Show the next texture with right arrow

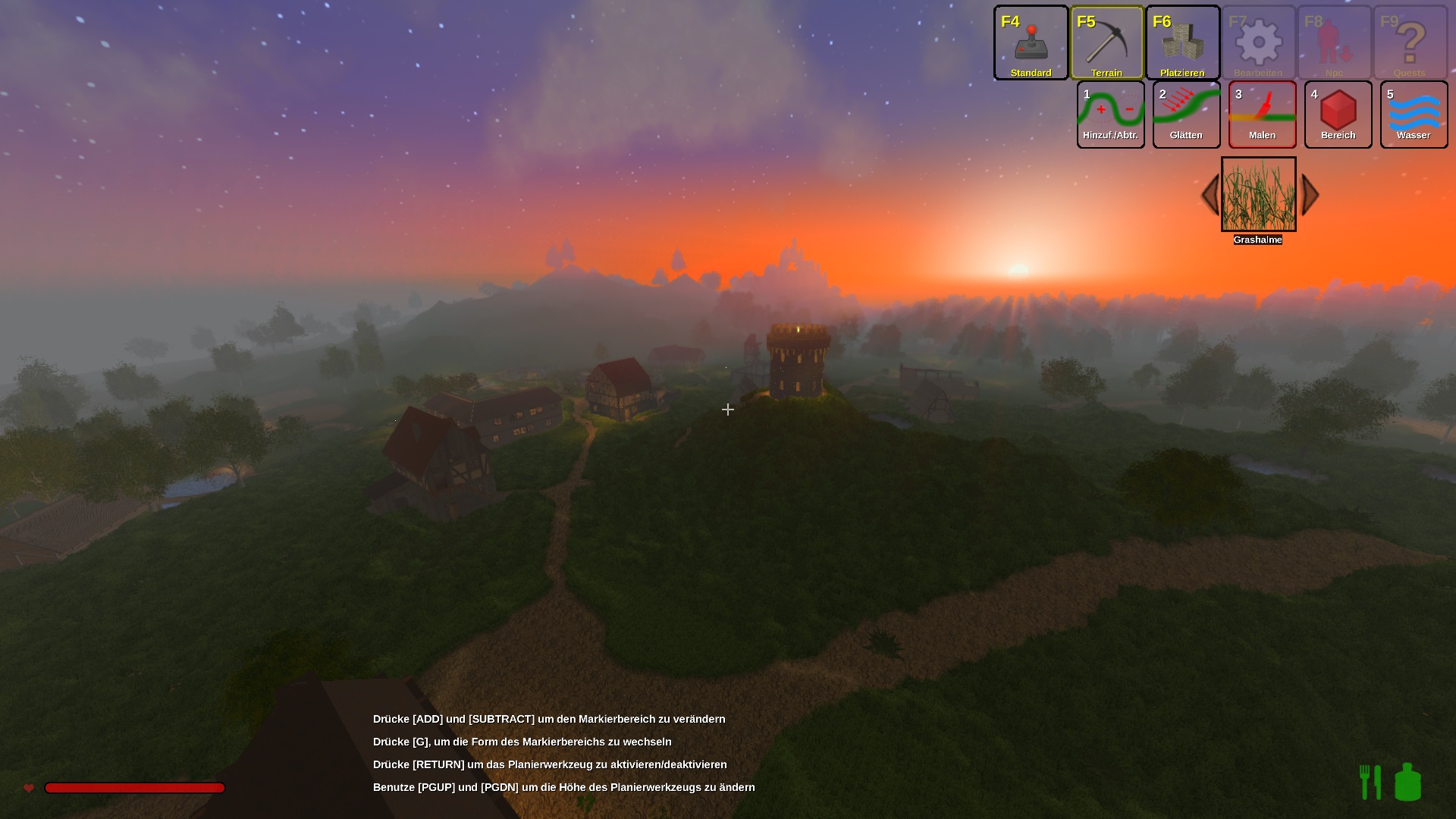[x=1310, y=195]
